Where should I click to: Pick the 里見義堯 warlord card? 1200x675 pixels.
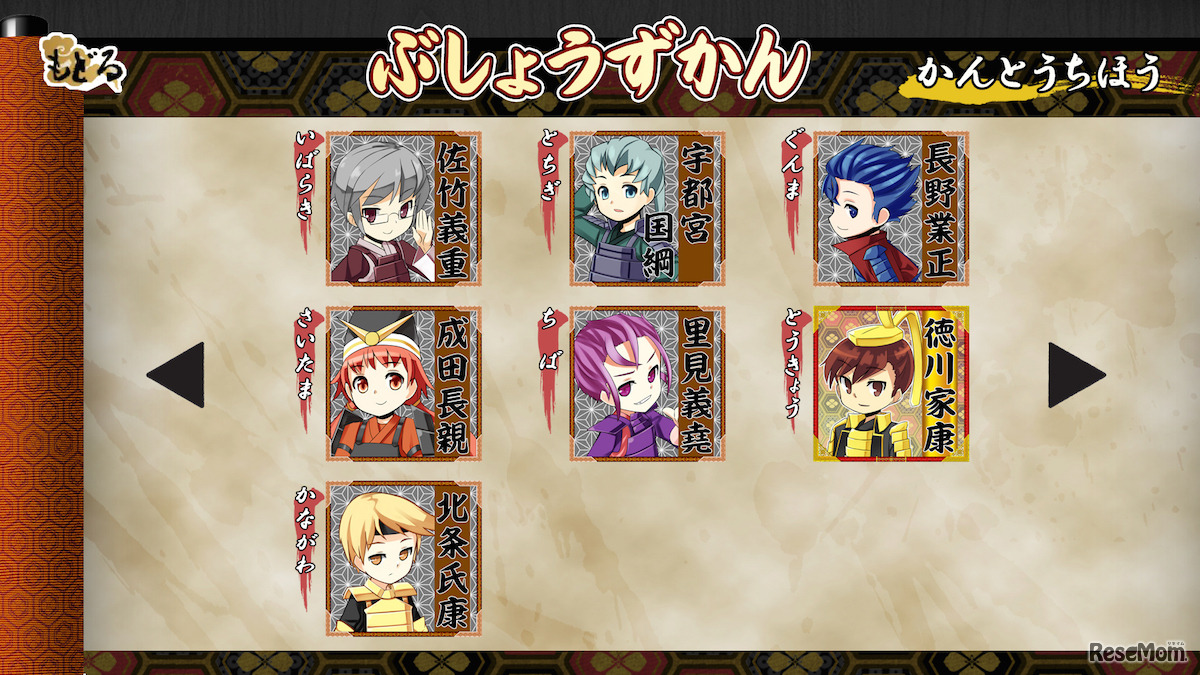point(647,384)
